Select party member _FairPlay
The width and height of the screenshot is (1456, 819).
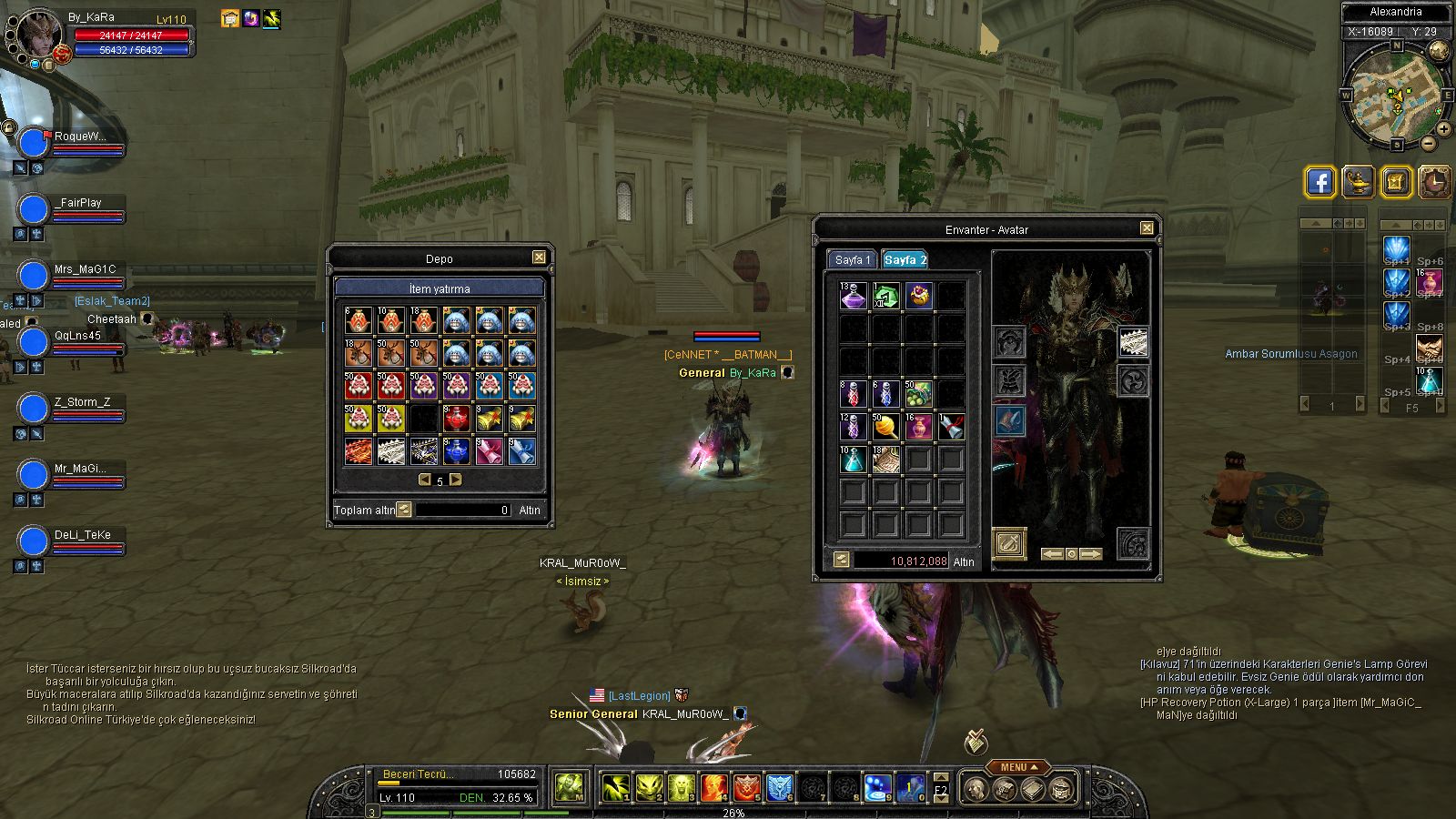pyautogui.click(x=77, y=203)
